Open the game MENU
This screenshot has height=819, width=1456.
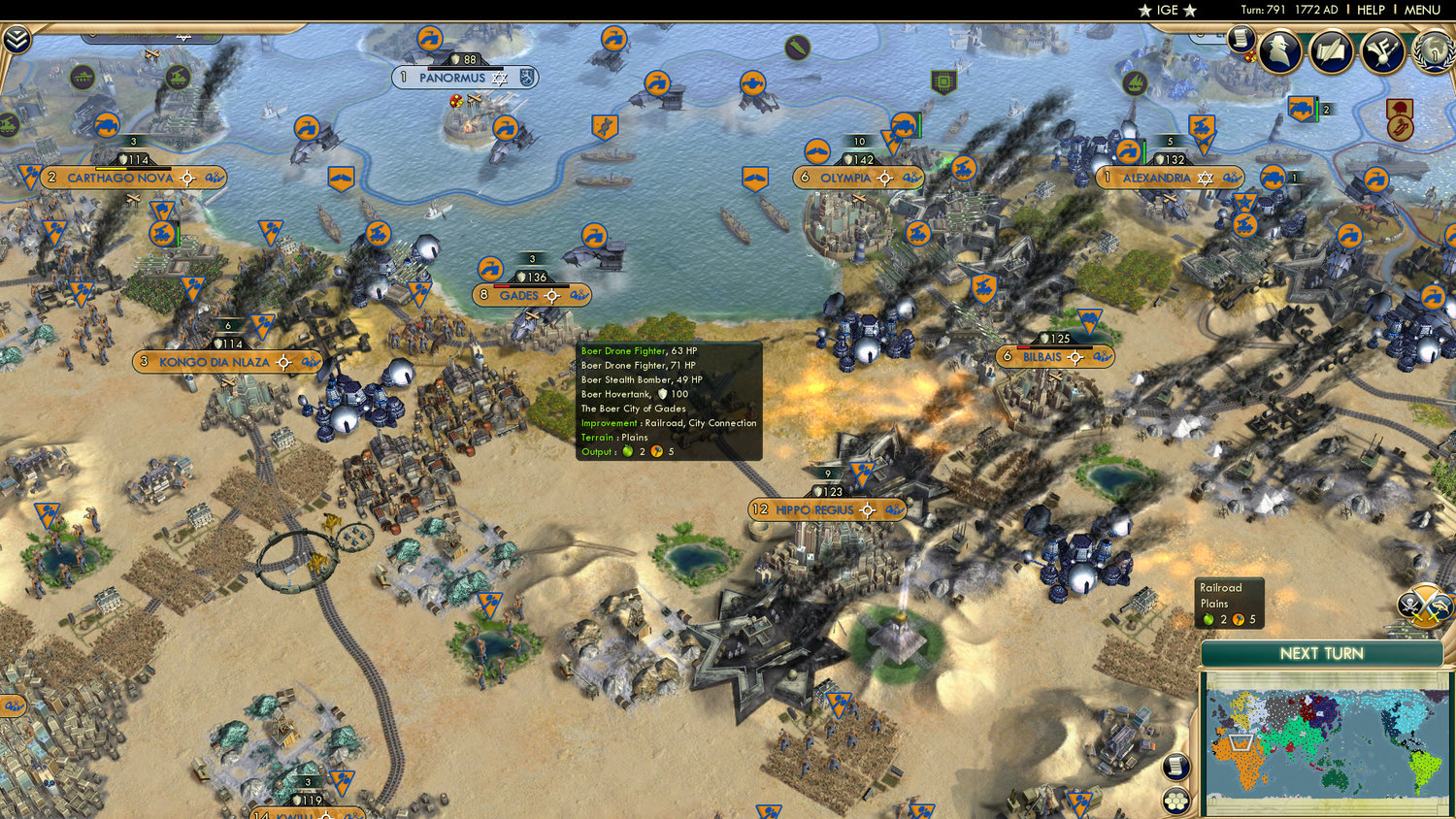click(1421, 10)
